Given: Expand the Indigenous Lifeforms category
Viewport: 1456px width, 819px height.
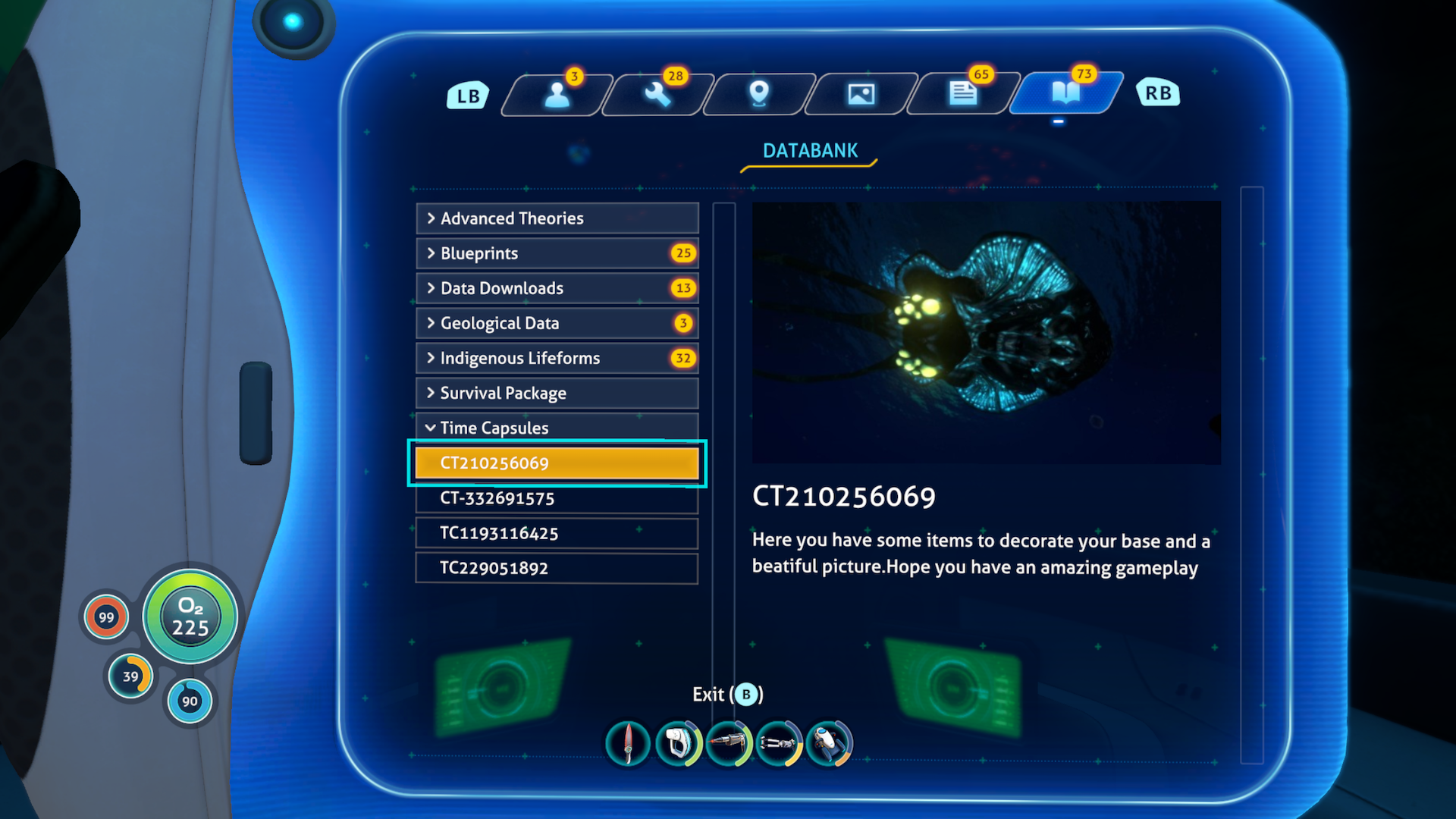Looking at the screenshot, I should click(557, 358).
